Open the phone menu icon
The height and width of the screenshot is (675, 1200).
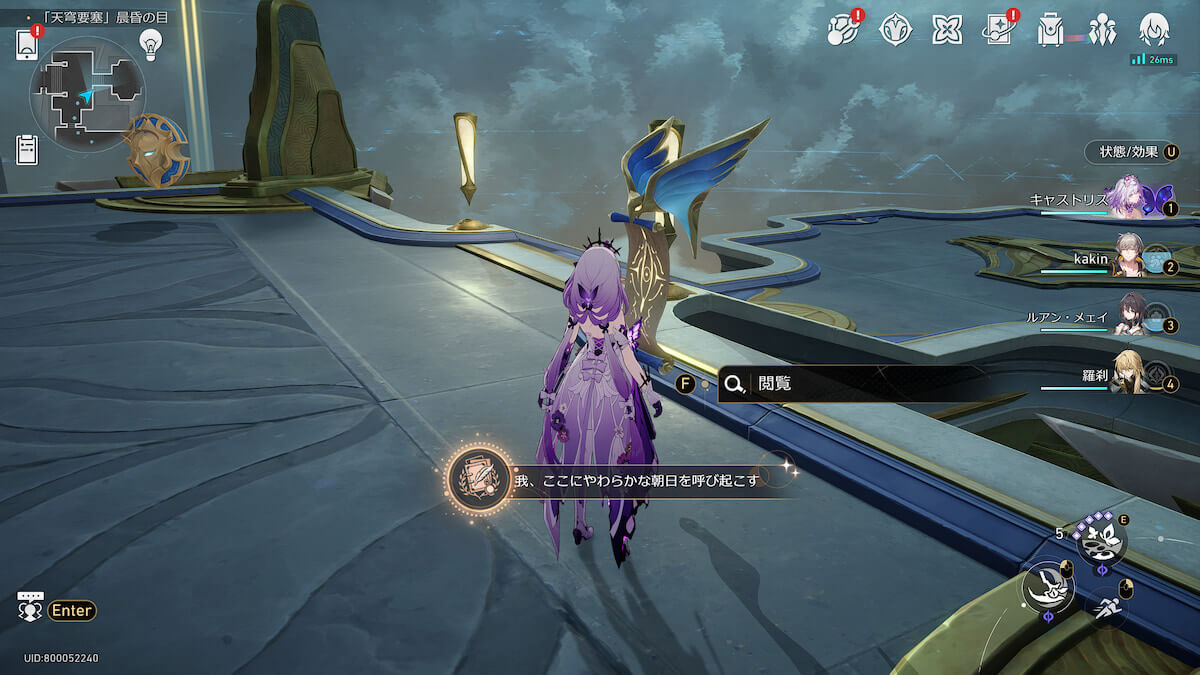coord(26,45)
